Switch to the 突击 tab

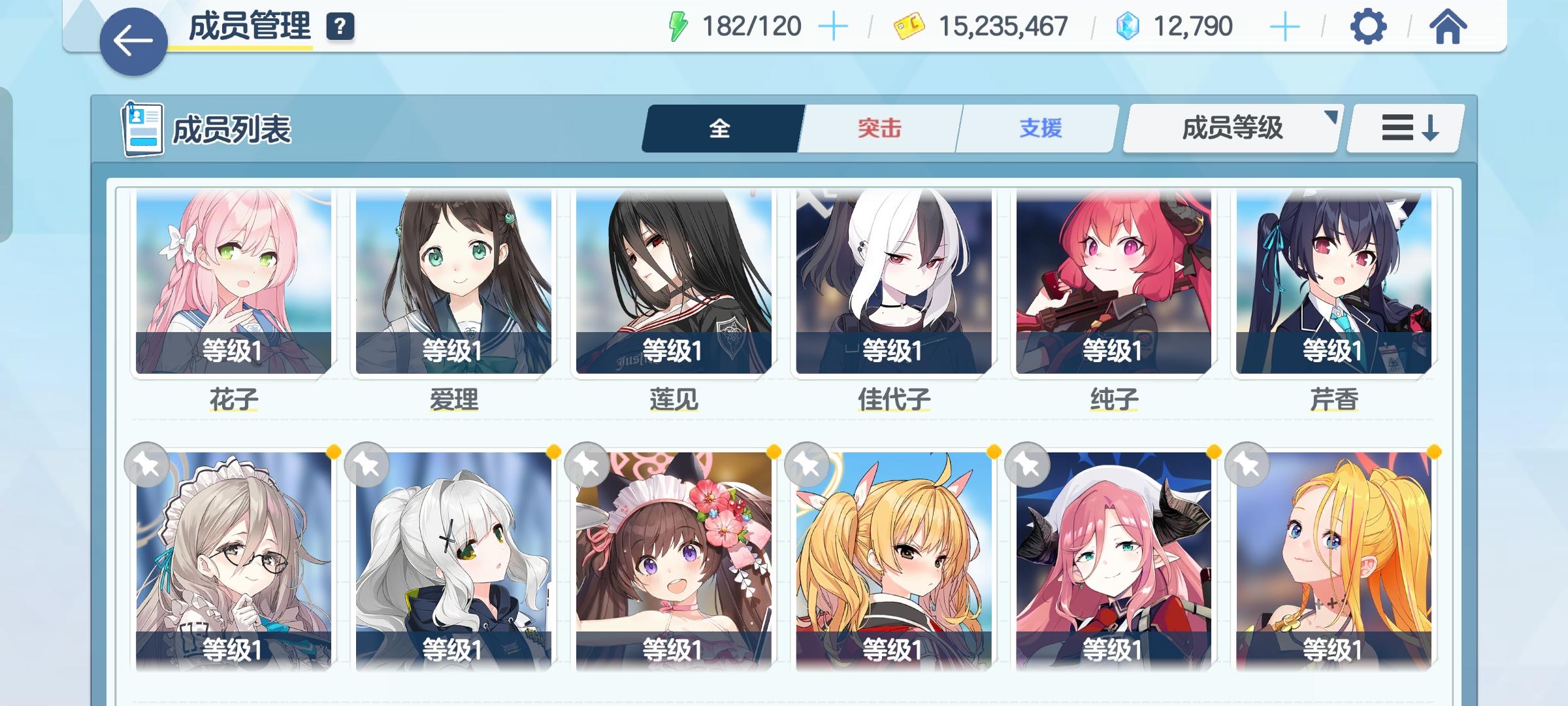878,129
